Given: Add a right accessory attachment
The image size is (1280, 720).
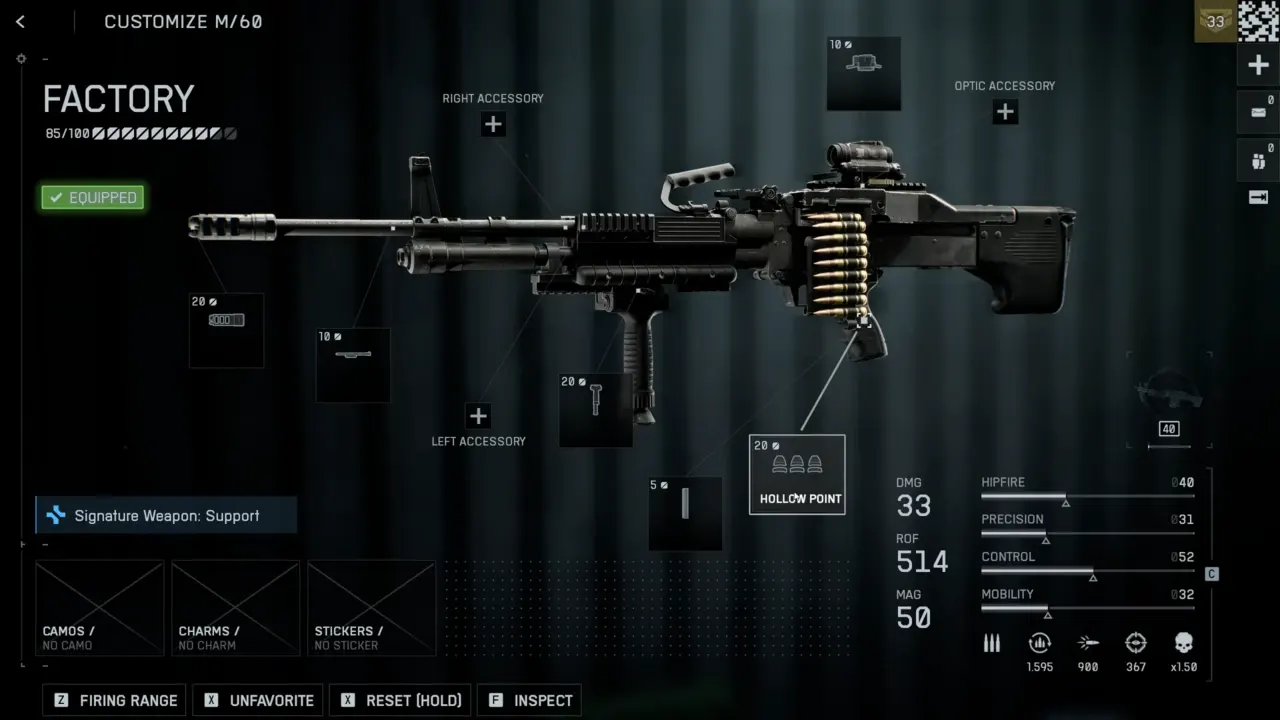Looking at the screenshot, I should 493,125.
